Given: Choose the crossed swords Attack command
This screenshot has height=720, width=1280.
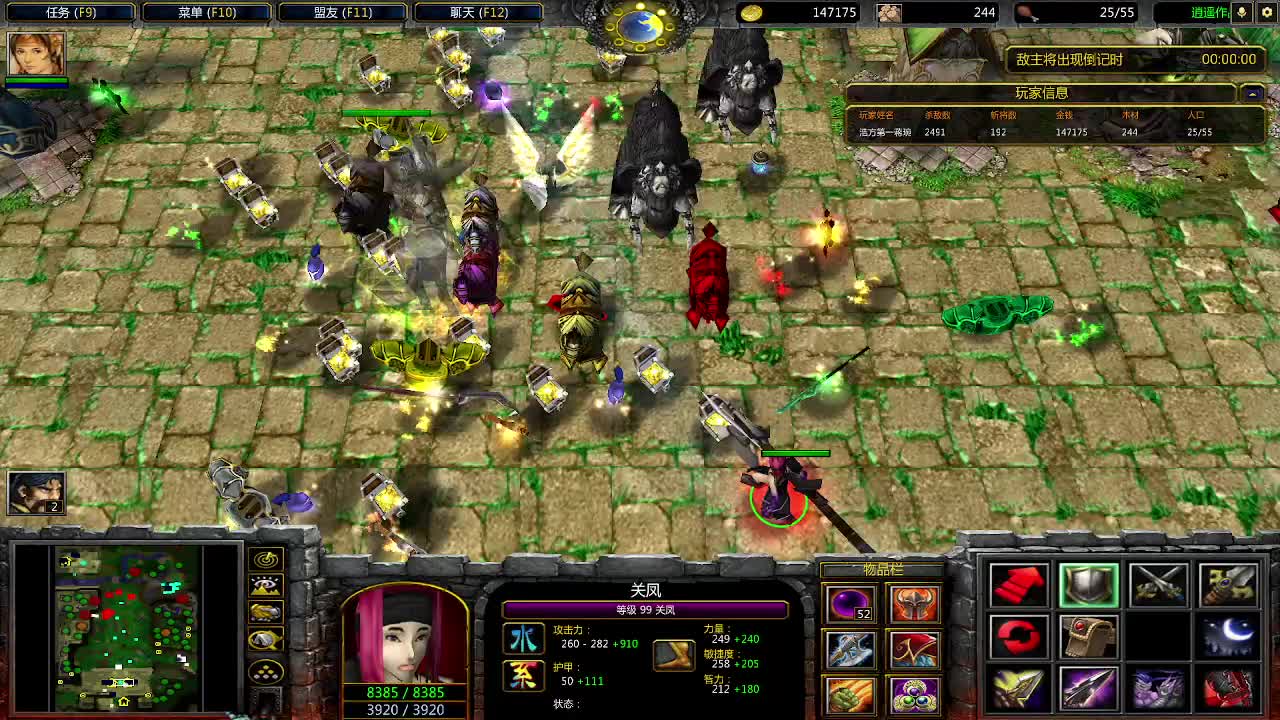Looking at the screenshot, I should [1159, 585].
